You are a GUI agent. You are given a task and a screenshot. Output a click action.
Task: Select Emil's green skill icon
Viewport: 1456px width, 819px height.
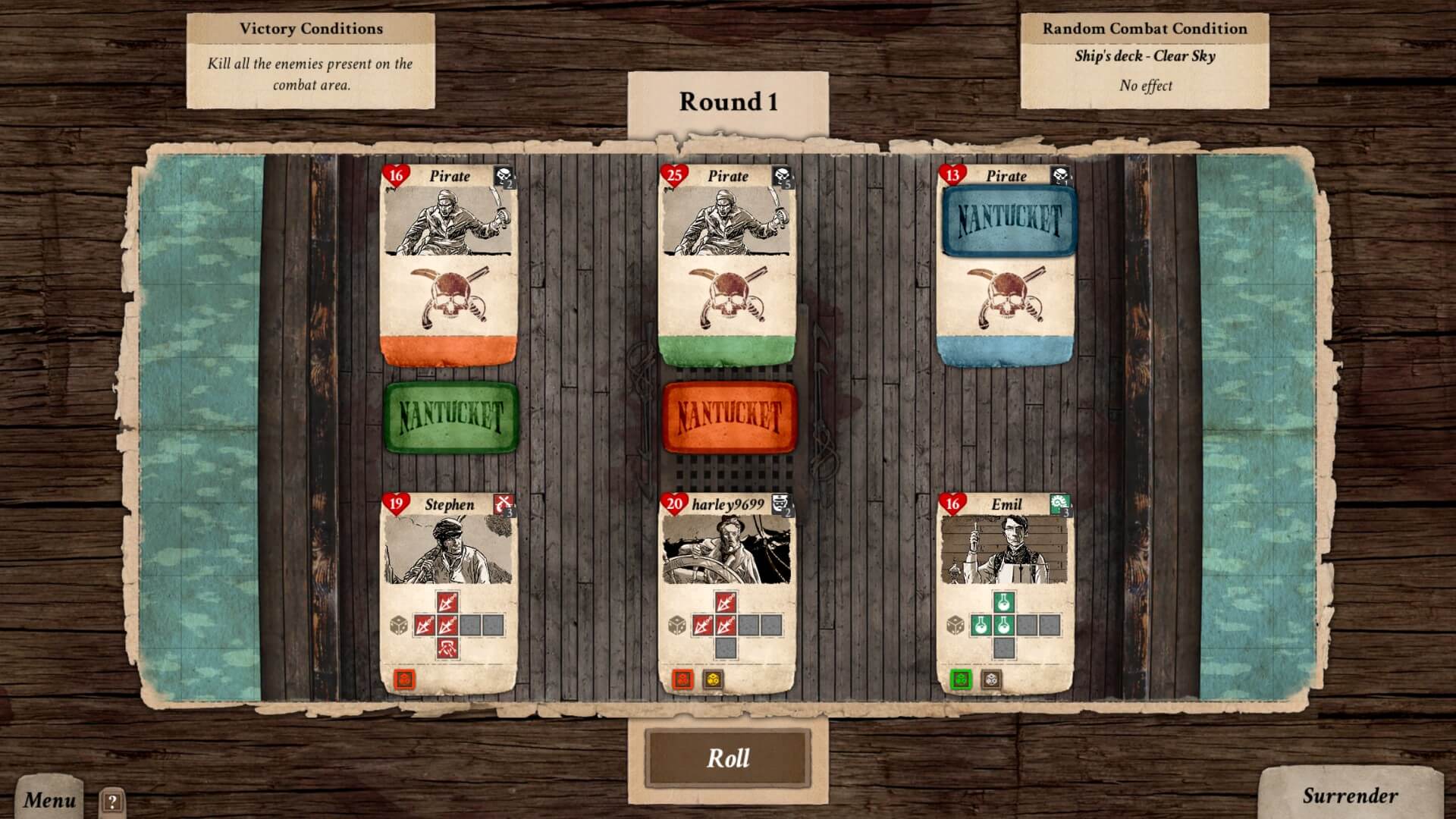click(x=962, y=679)
